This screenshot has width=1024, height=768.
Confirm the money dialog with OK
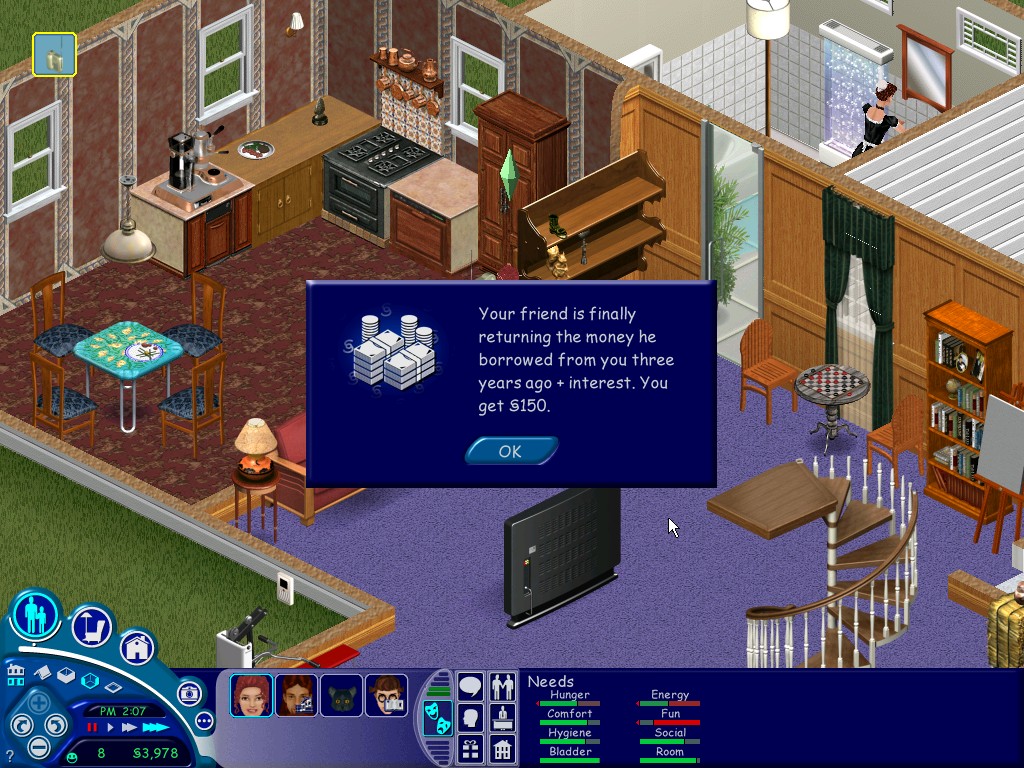coord(510,451)
